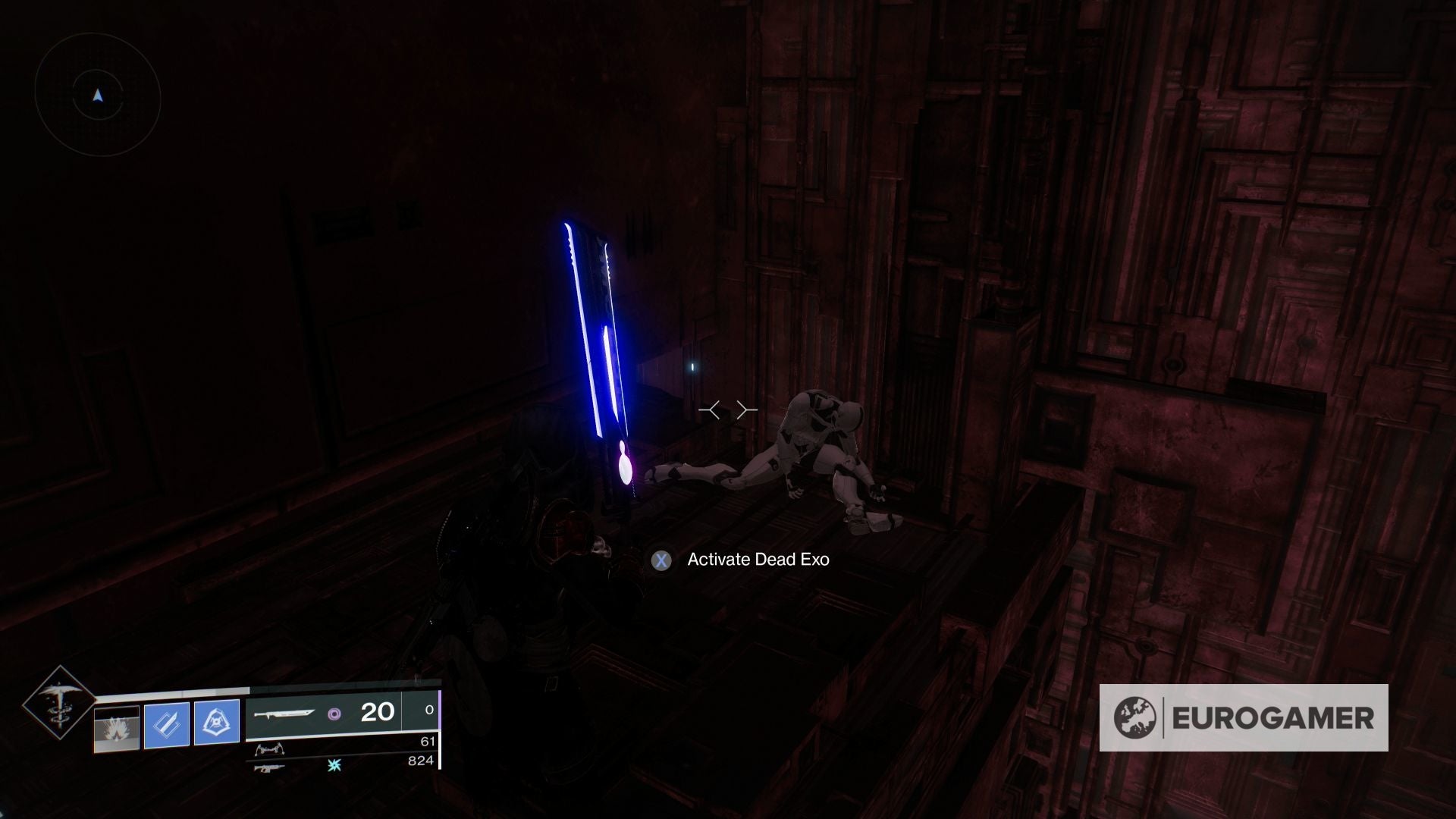Activate the Dead Exo prompt text

758,559
